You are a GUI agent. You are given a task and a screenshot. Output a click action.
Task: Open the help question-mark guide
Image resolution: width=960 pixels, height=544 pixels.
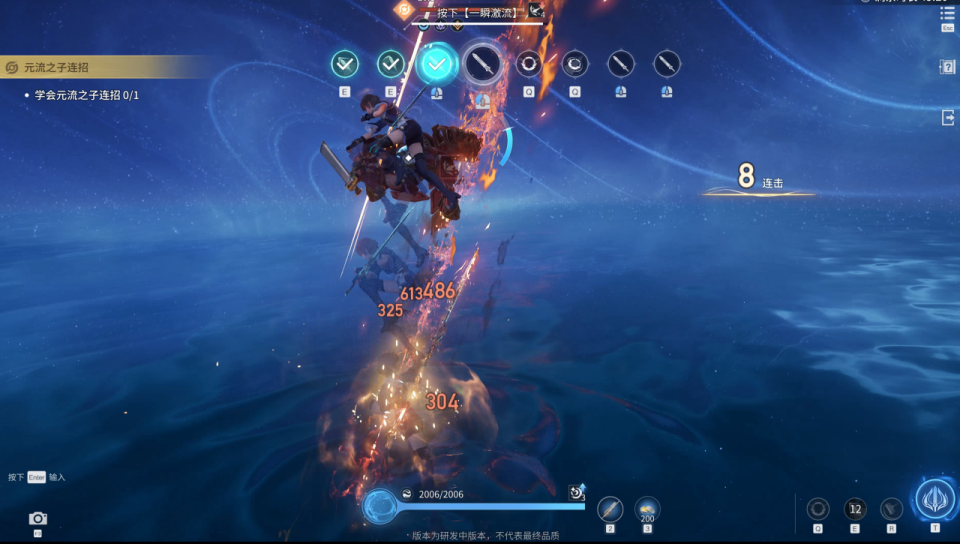tap(947, 67)
